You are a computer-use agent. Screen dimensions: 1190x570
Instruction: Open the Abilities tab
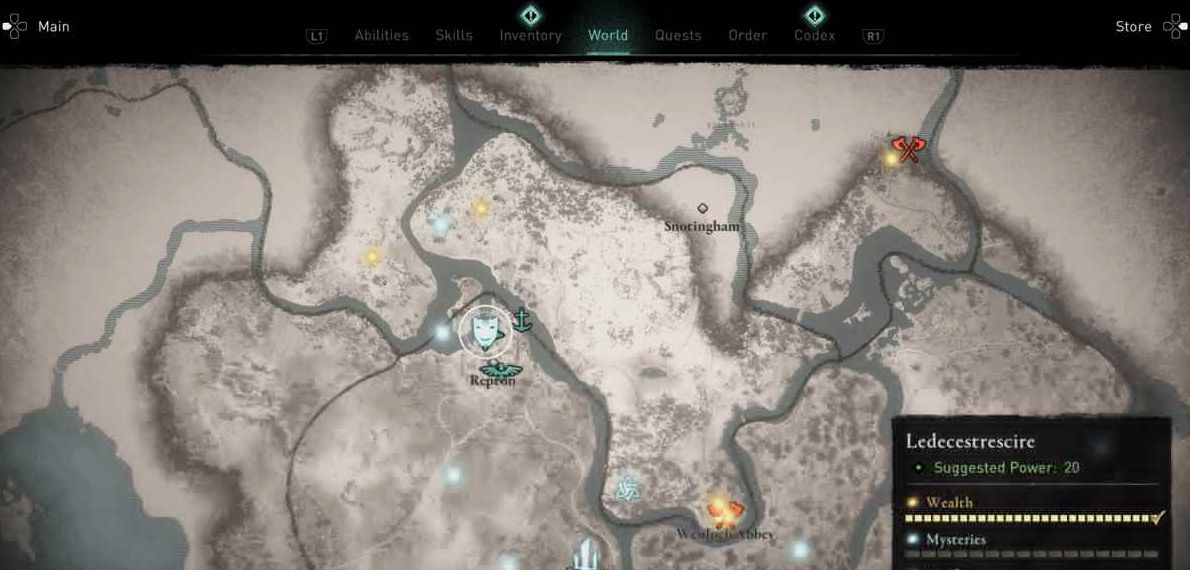pyautogui.click(x=381, y=35)
